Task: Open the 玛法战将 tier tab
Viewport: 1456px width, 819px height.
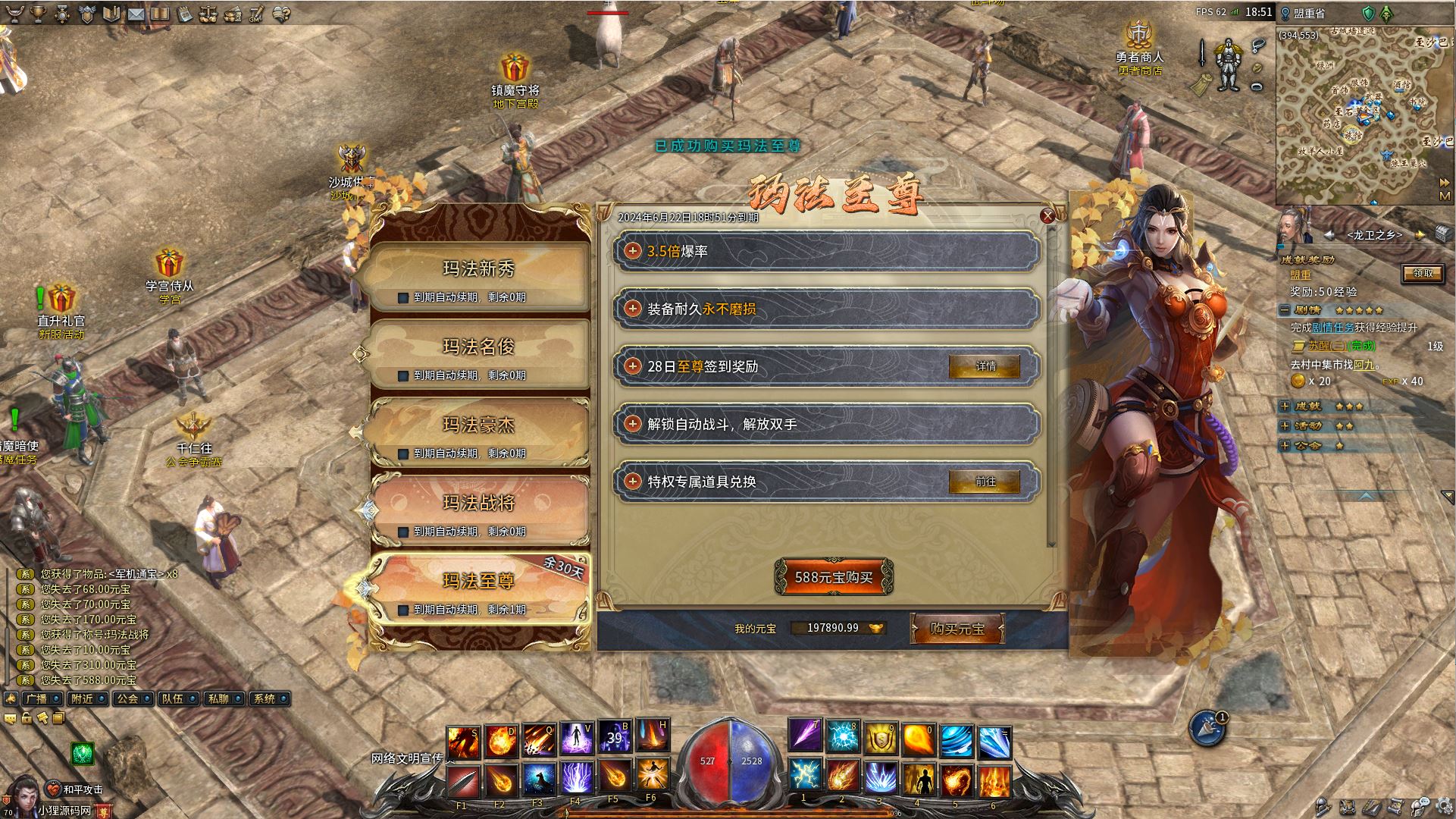Action: [x=478, y=504]
